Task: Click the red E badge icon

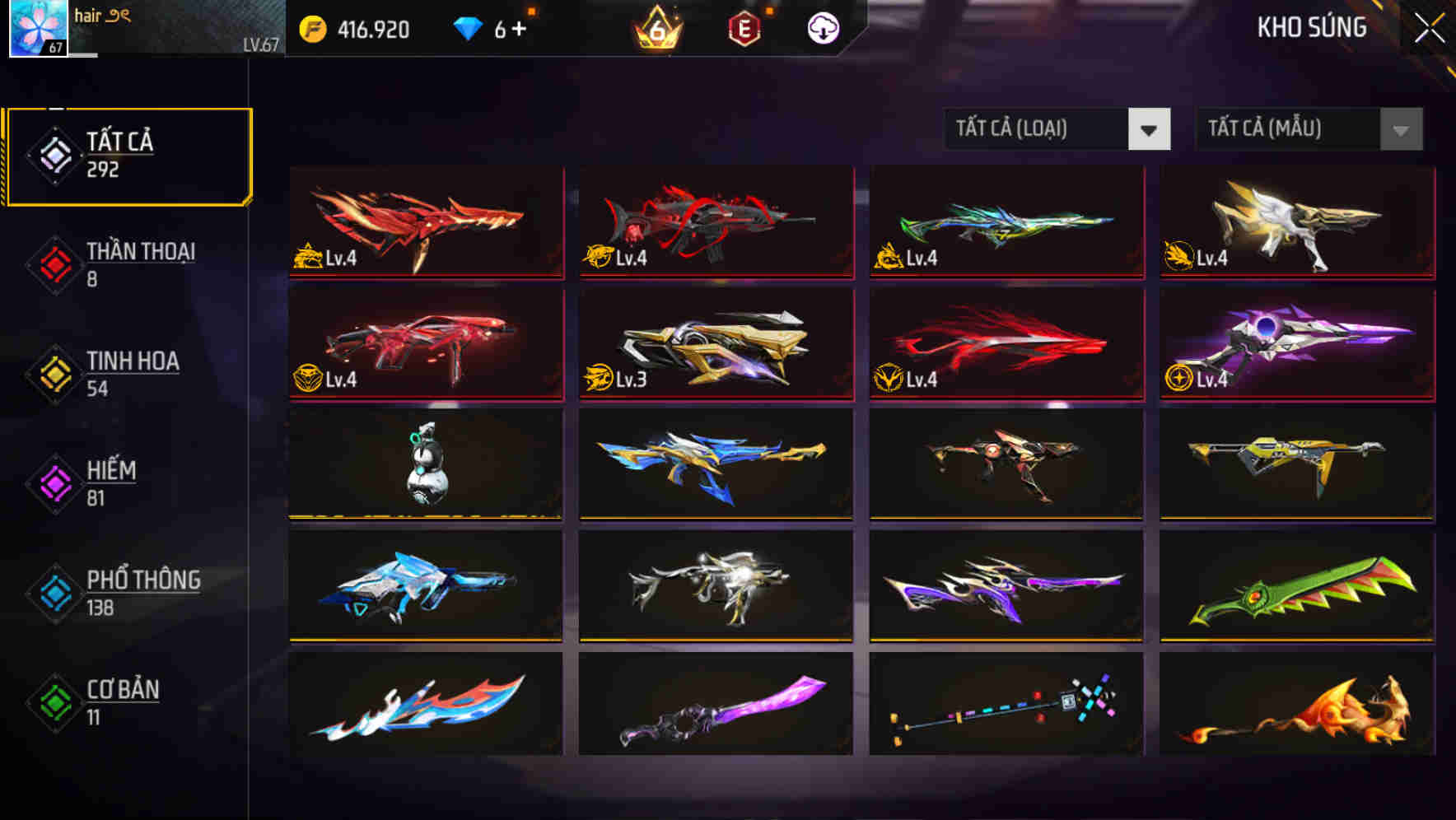Action: (x=742, y=27)
